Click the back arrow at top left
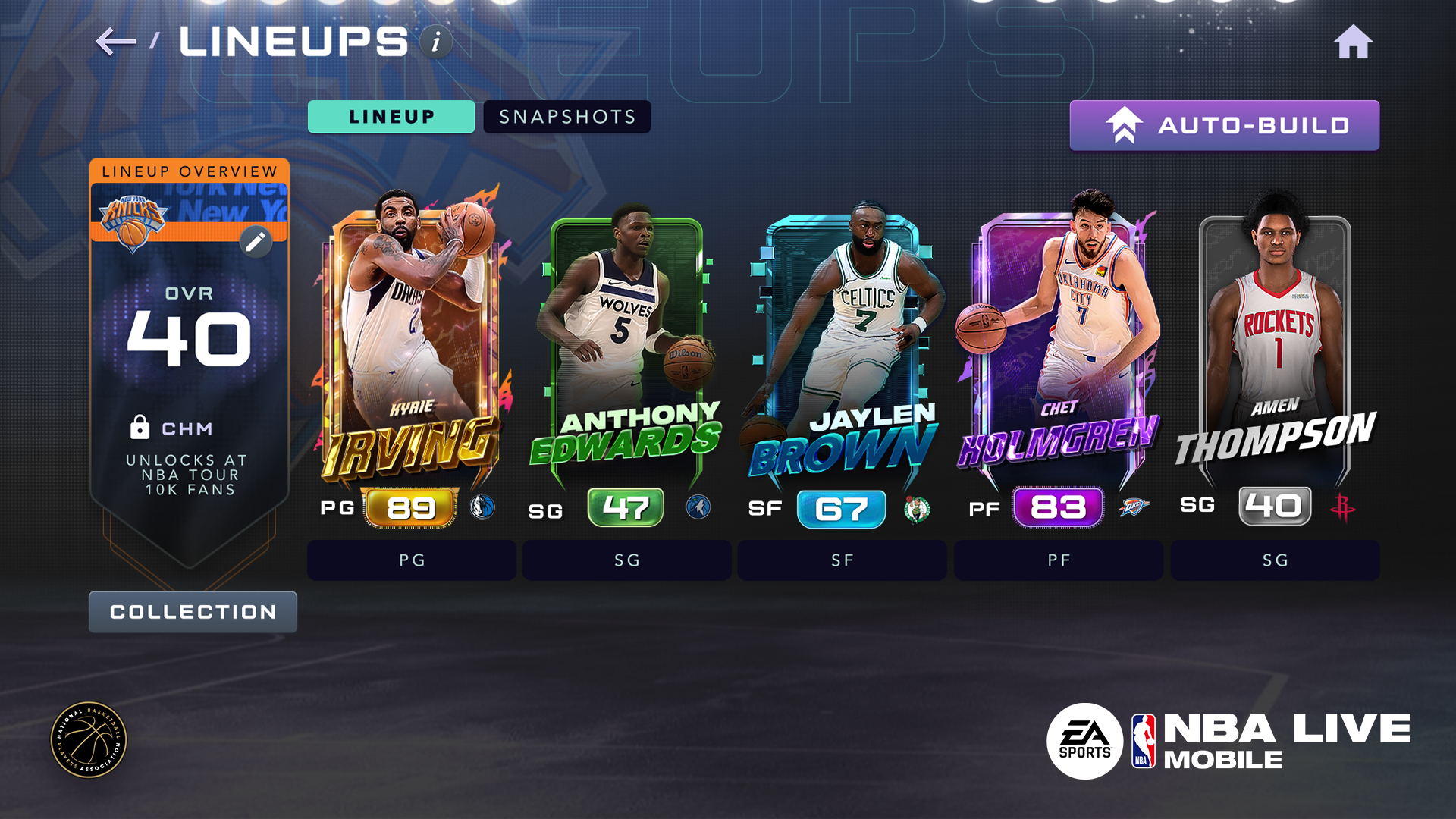1456x819 pixels. click(x=115, y=42)
